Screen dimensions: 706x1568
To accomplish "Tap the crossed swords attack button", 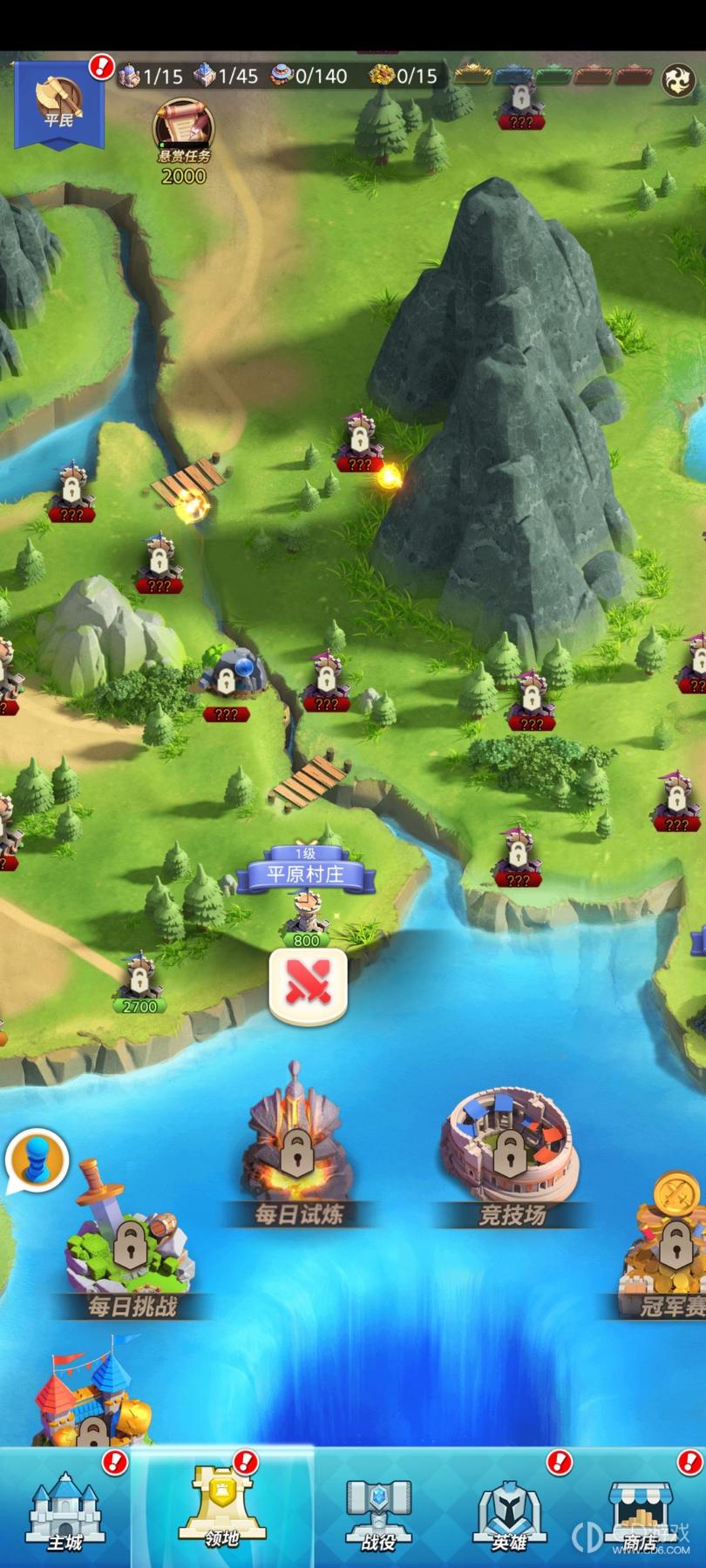I will (308, 985).
